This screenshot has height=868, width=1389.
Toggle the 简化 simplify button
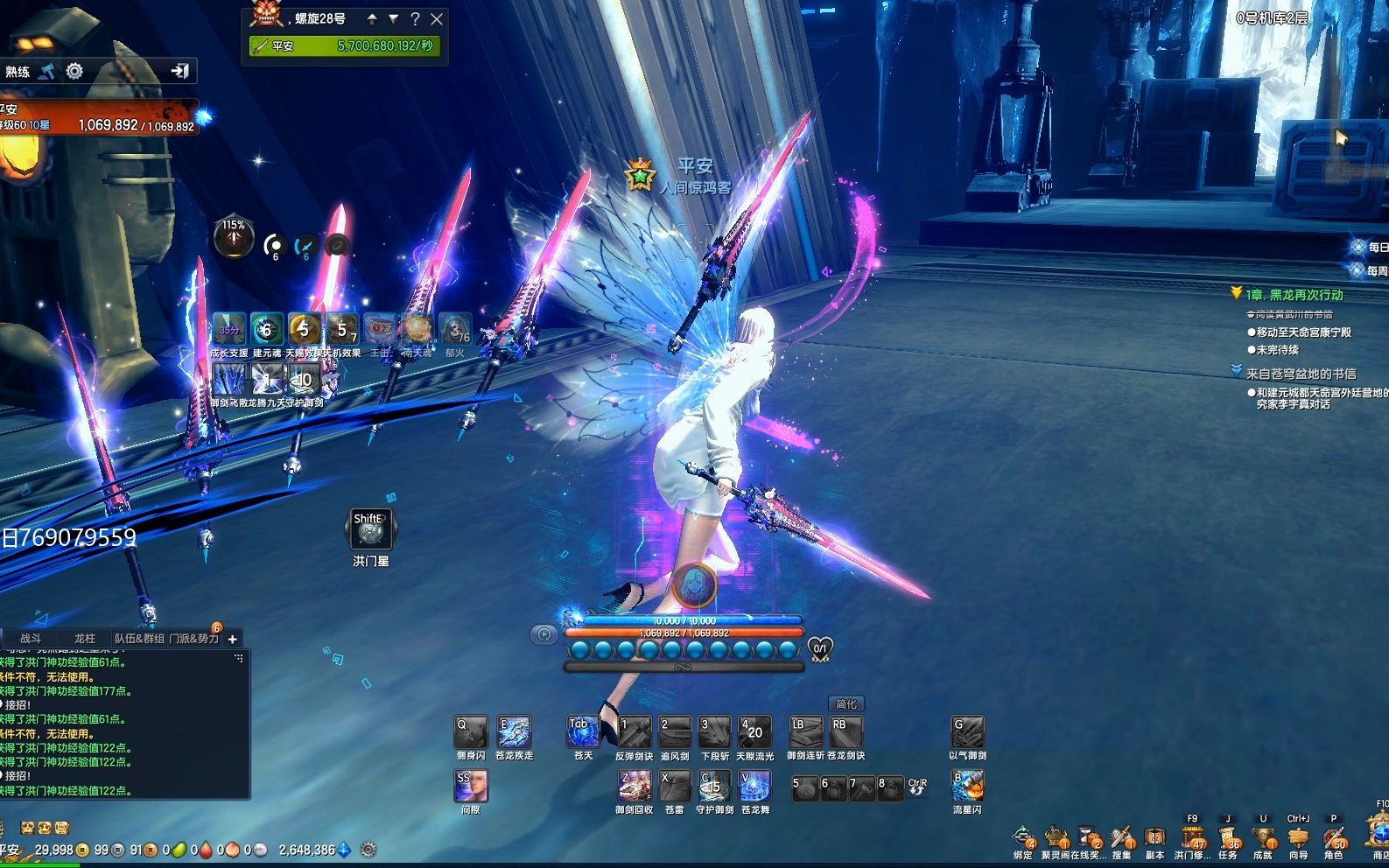tap(846, 703)
